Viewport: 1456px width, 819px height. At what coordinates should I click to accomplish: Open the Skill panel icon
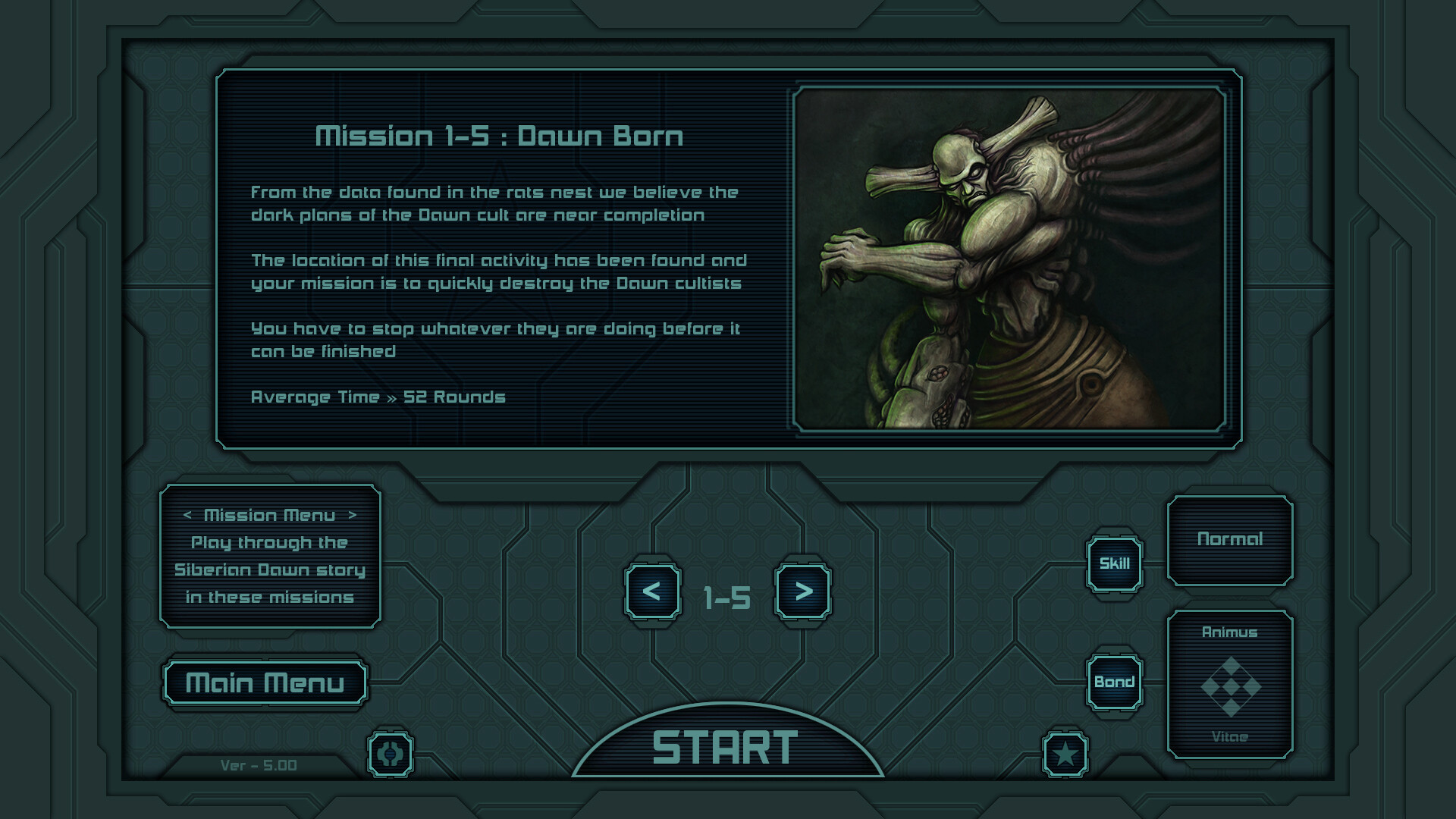(x=1114, y=563)
